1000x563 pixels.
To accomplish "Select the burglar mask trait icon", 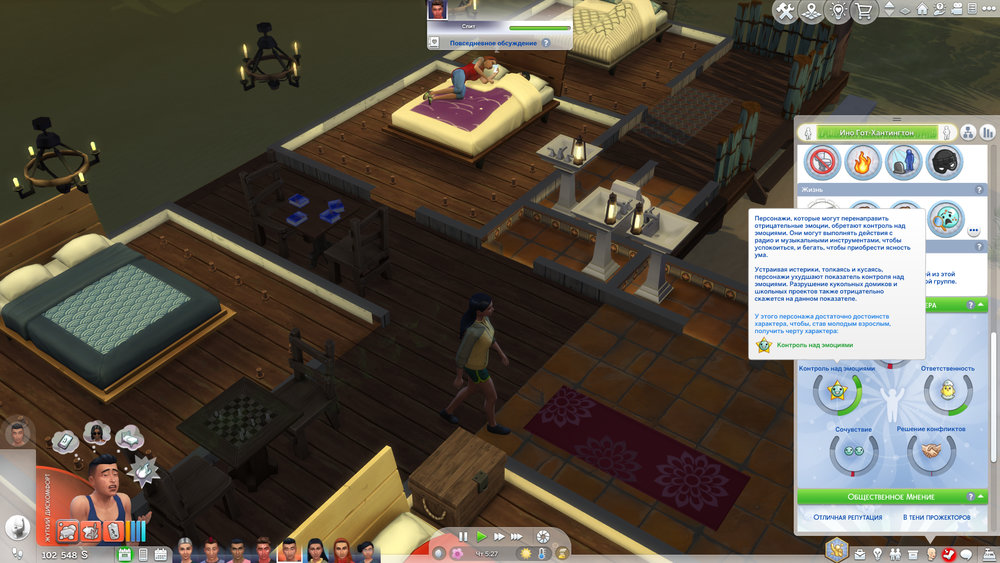I will pos(944,161).
